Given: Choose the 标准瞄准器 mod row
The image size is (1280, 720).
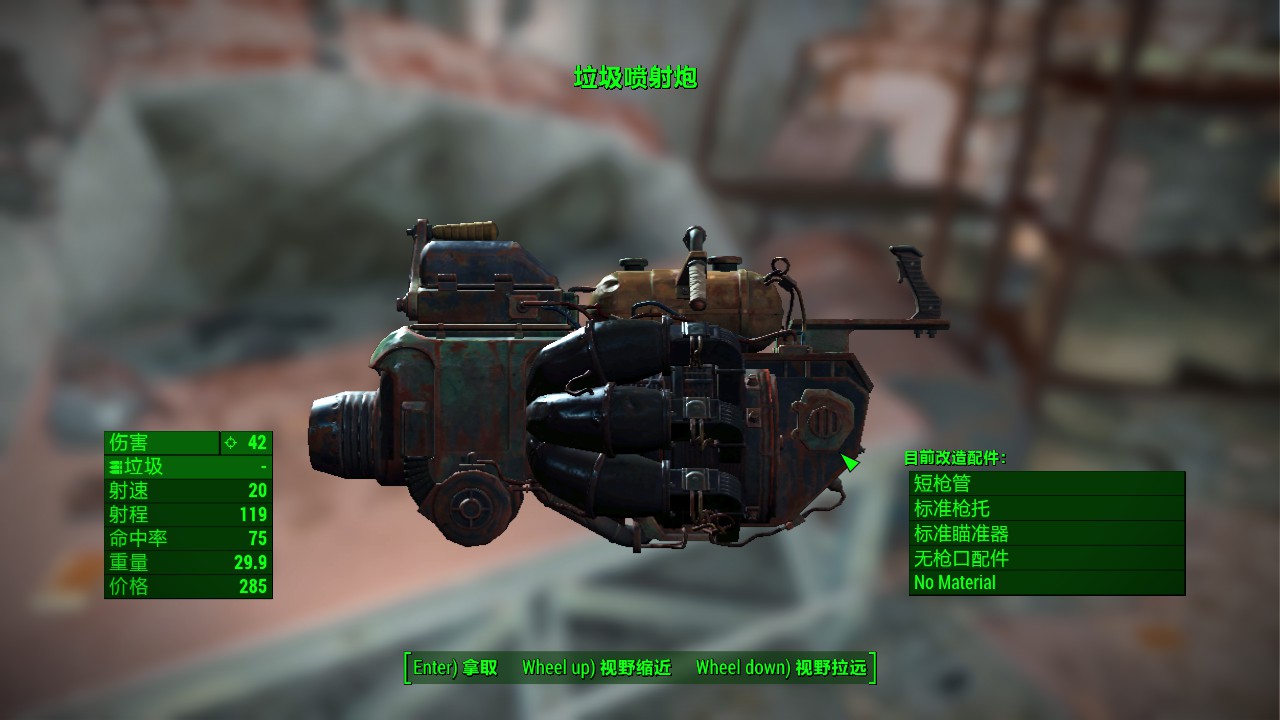Looking at the screenshot, I should (x=1046, y=534).
